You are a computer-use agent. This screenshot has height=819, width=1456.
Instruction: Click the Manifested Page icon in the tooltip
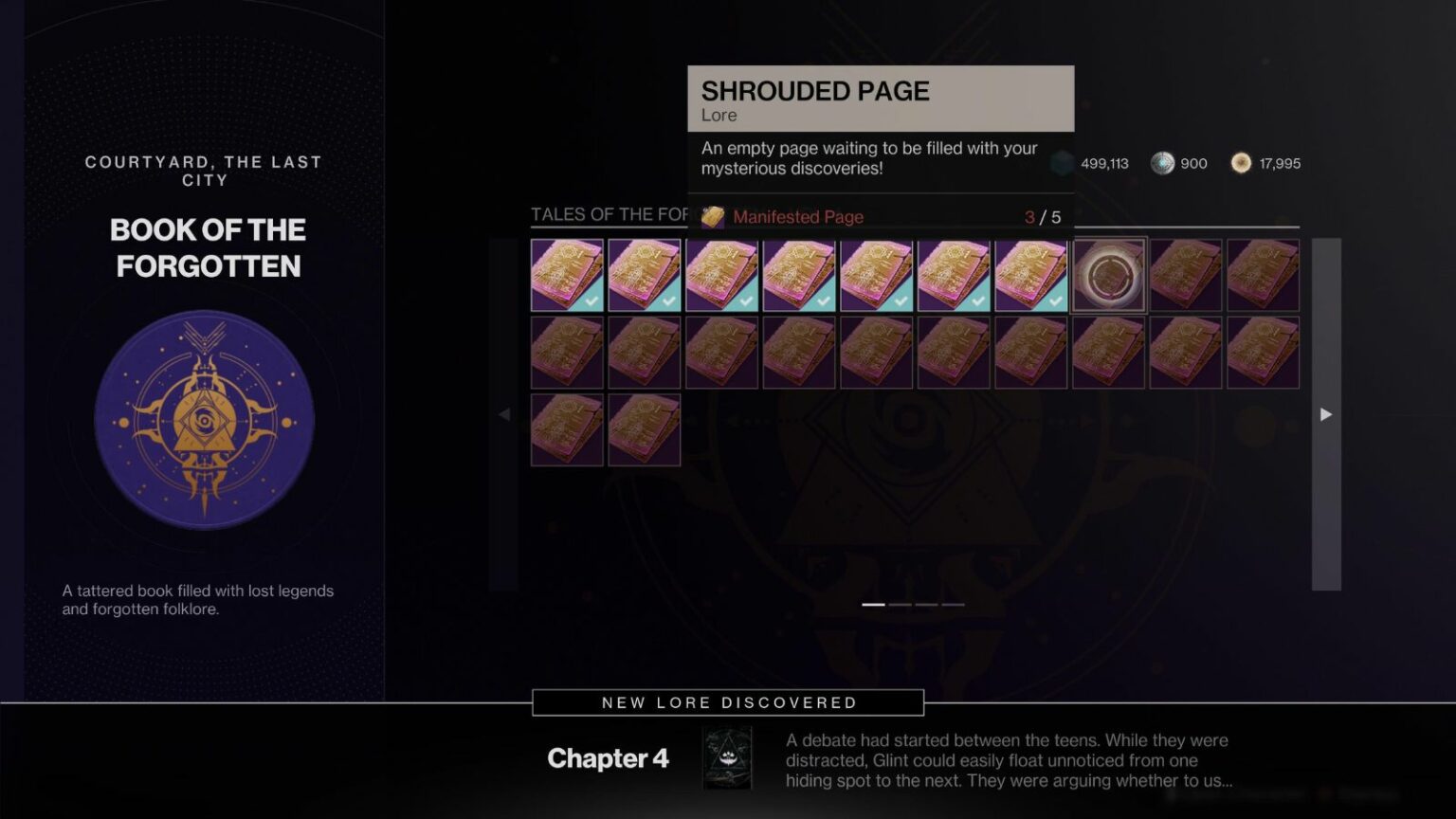tap(713, 216)
